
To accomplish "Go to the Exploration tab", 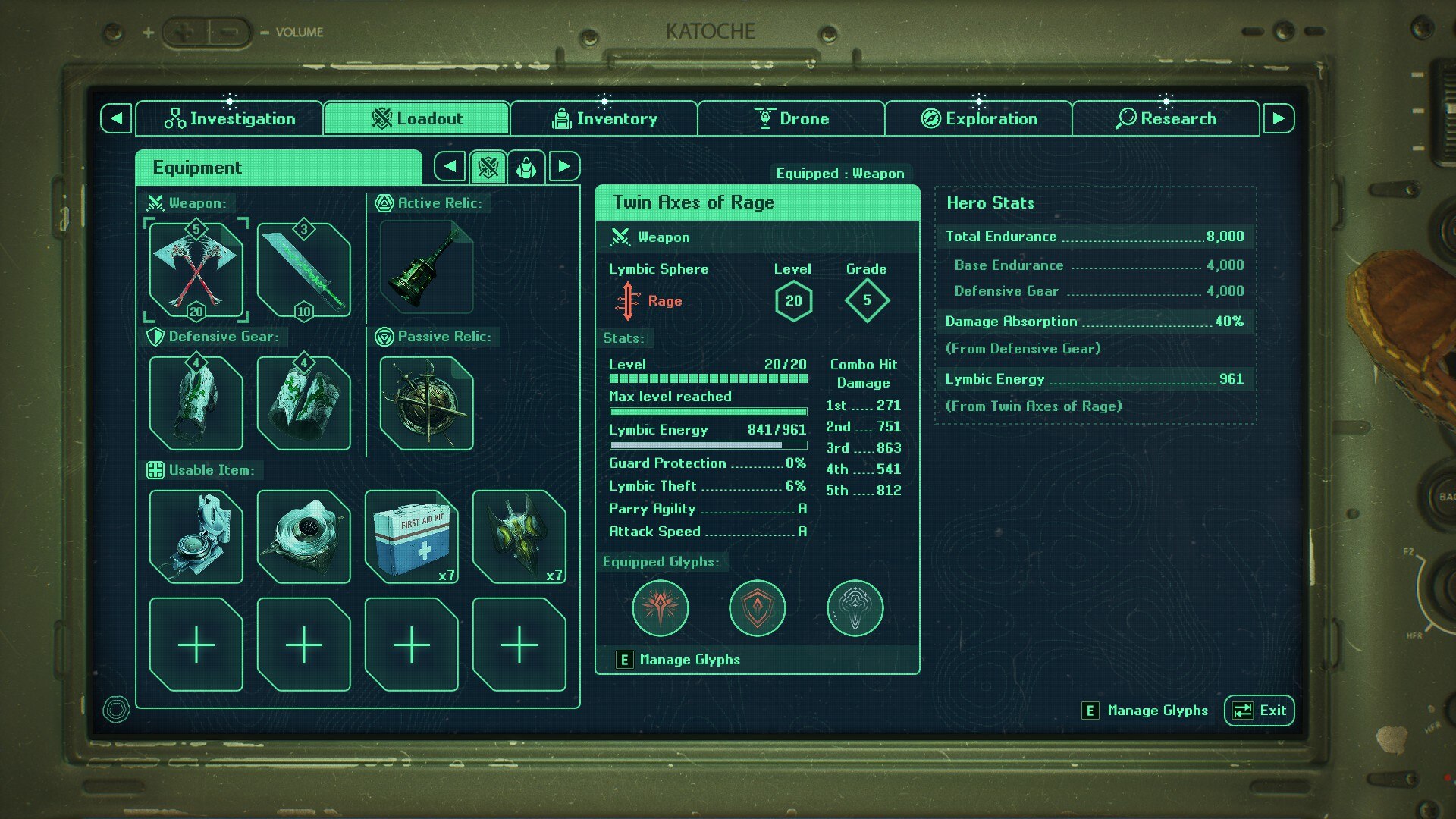I will click(x=978, y=118).
